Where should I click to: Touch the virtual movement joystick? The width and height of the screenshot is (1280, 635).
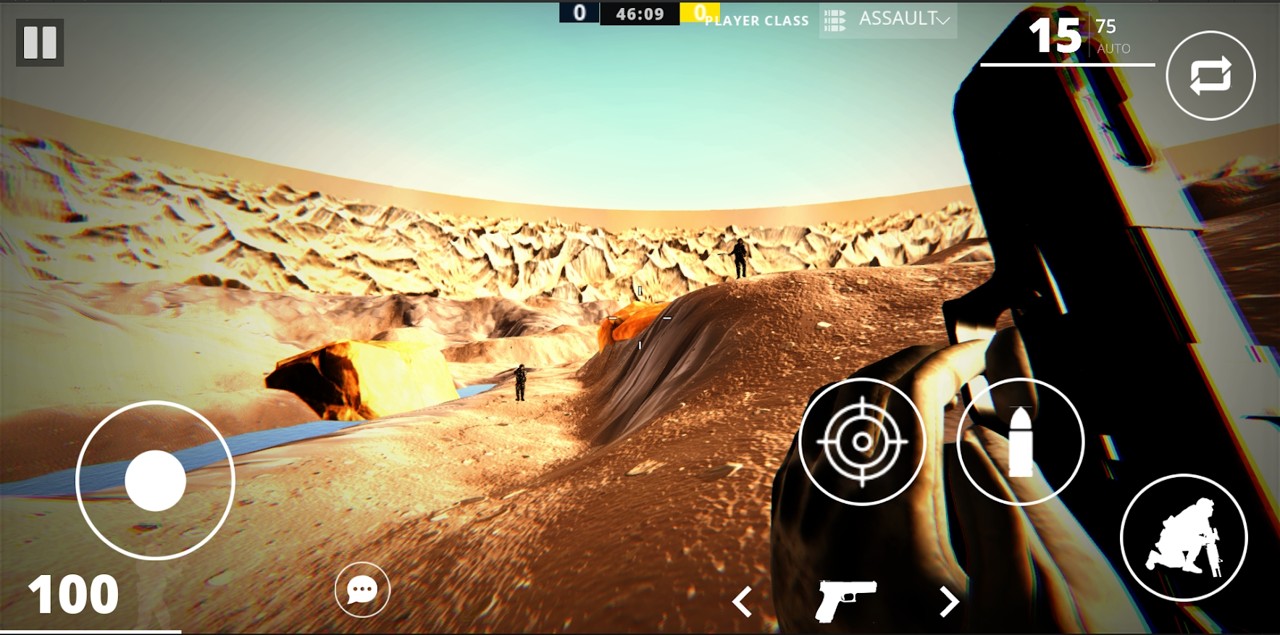coord(155,481)
